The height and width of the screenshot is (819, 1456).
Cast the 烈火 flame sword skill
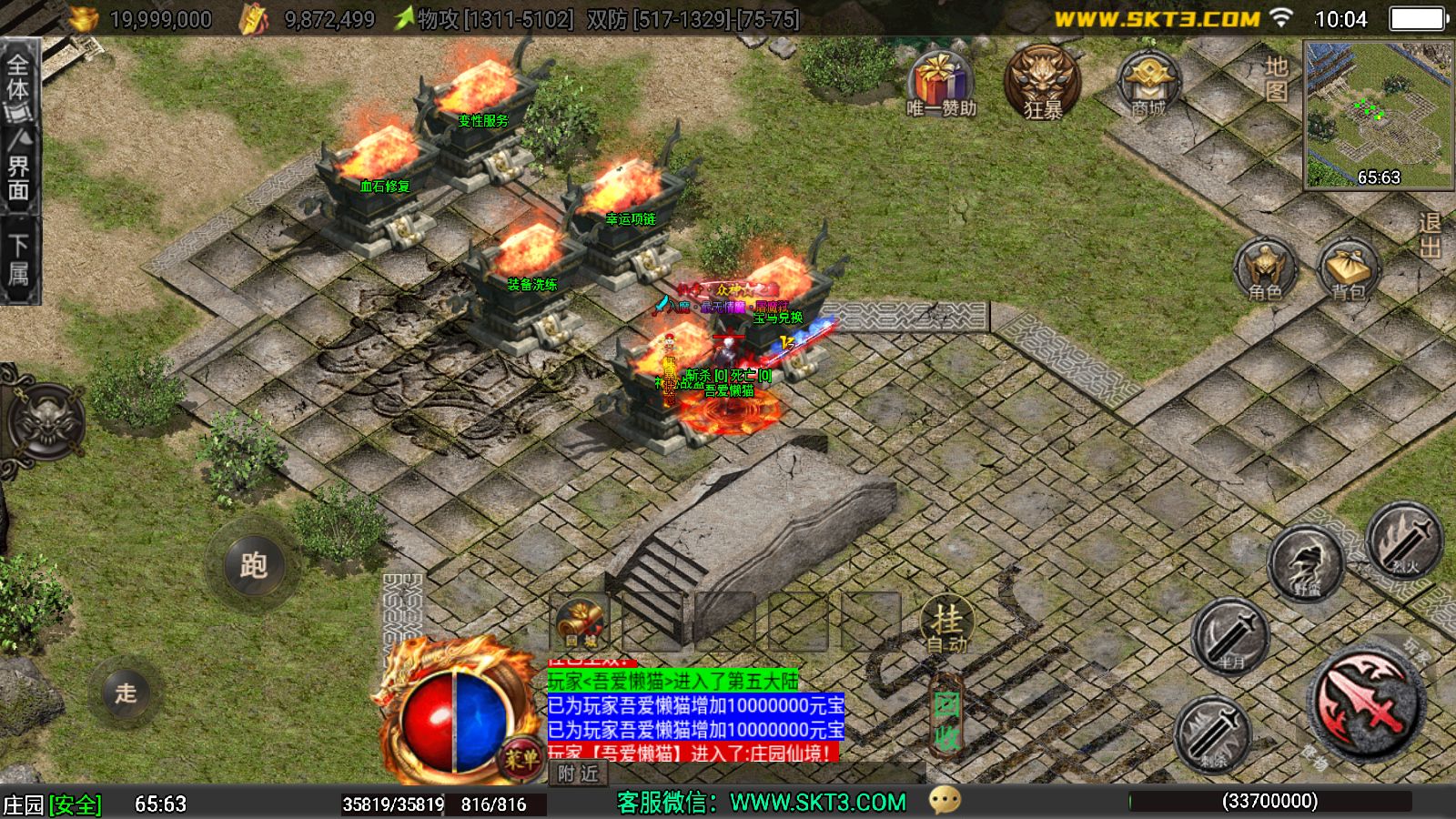click(1404, 542)
